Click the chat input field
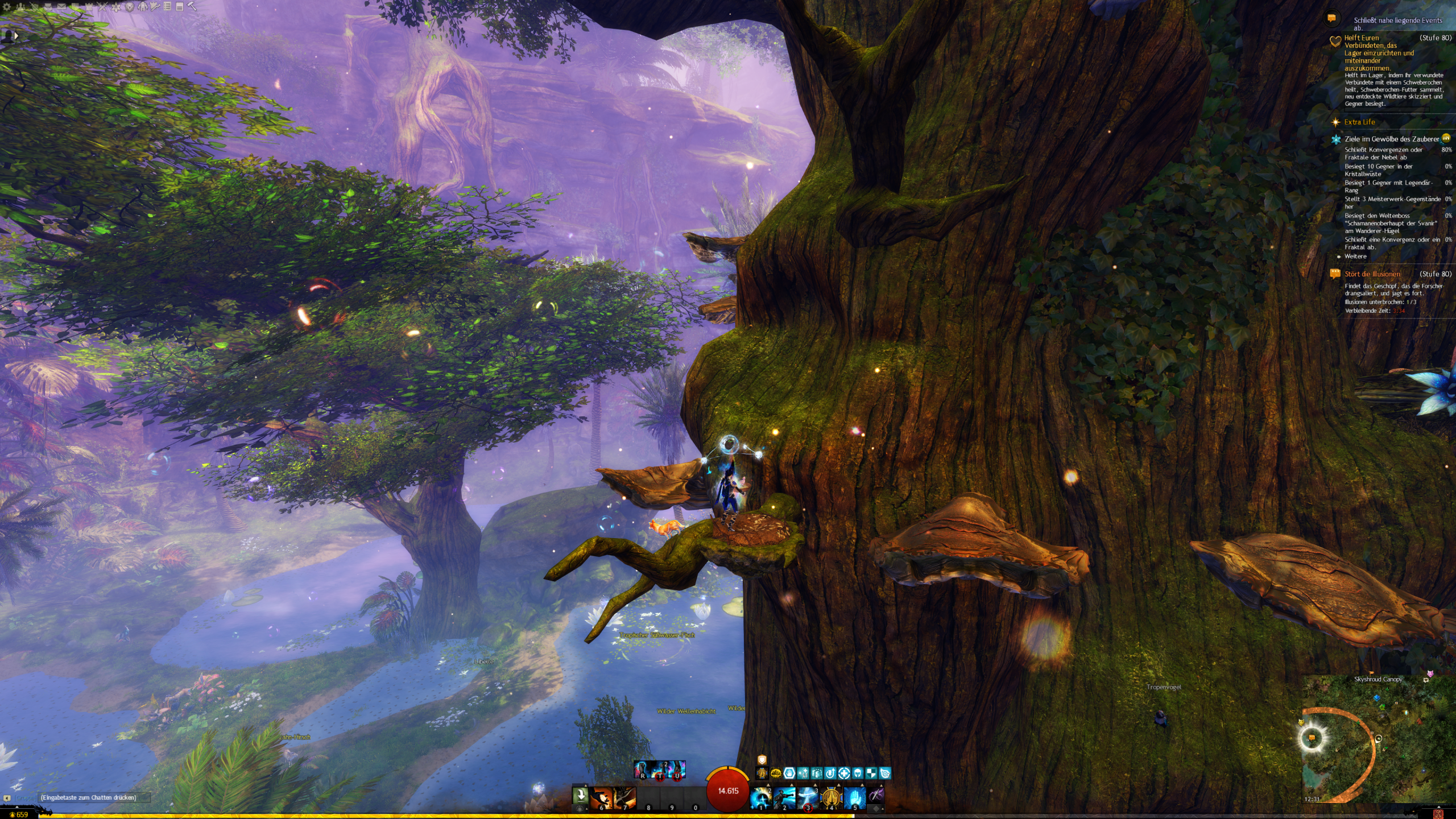This screenshot has height=819, width=1456. click(91, 797)
